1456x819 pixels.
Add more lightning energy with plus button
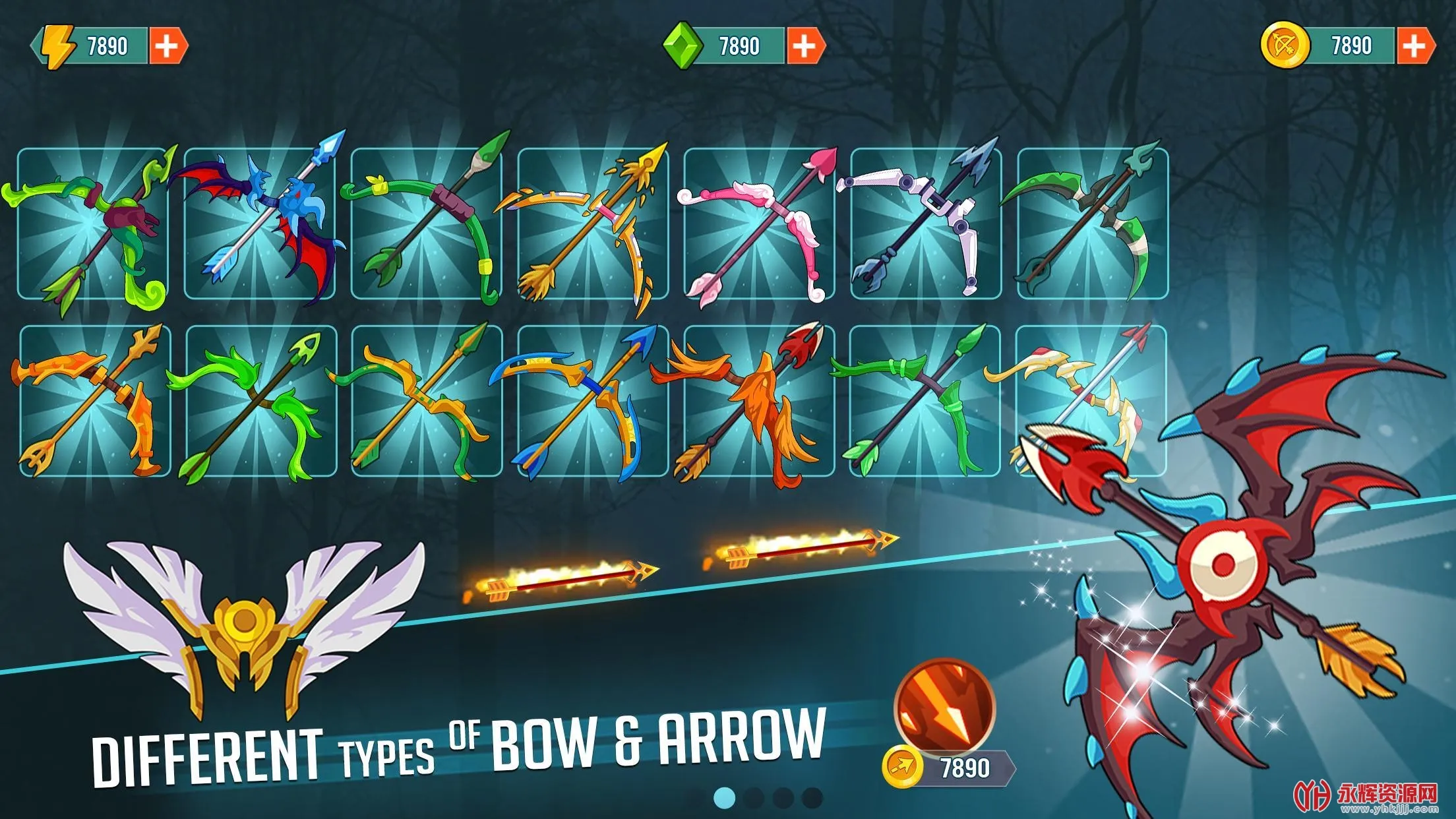click(x=166, y=46)
